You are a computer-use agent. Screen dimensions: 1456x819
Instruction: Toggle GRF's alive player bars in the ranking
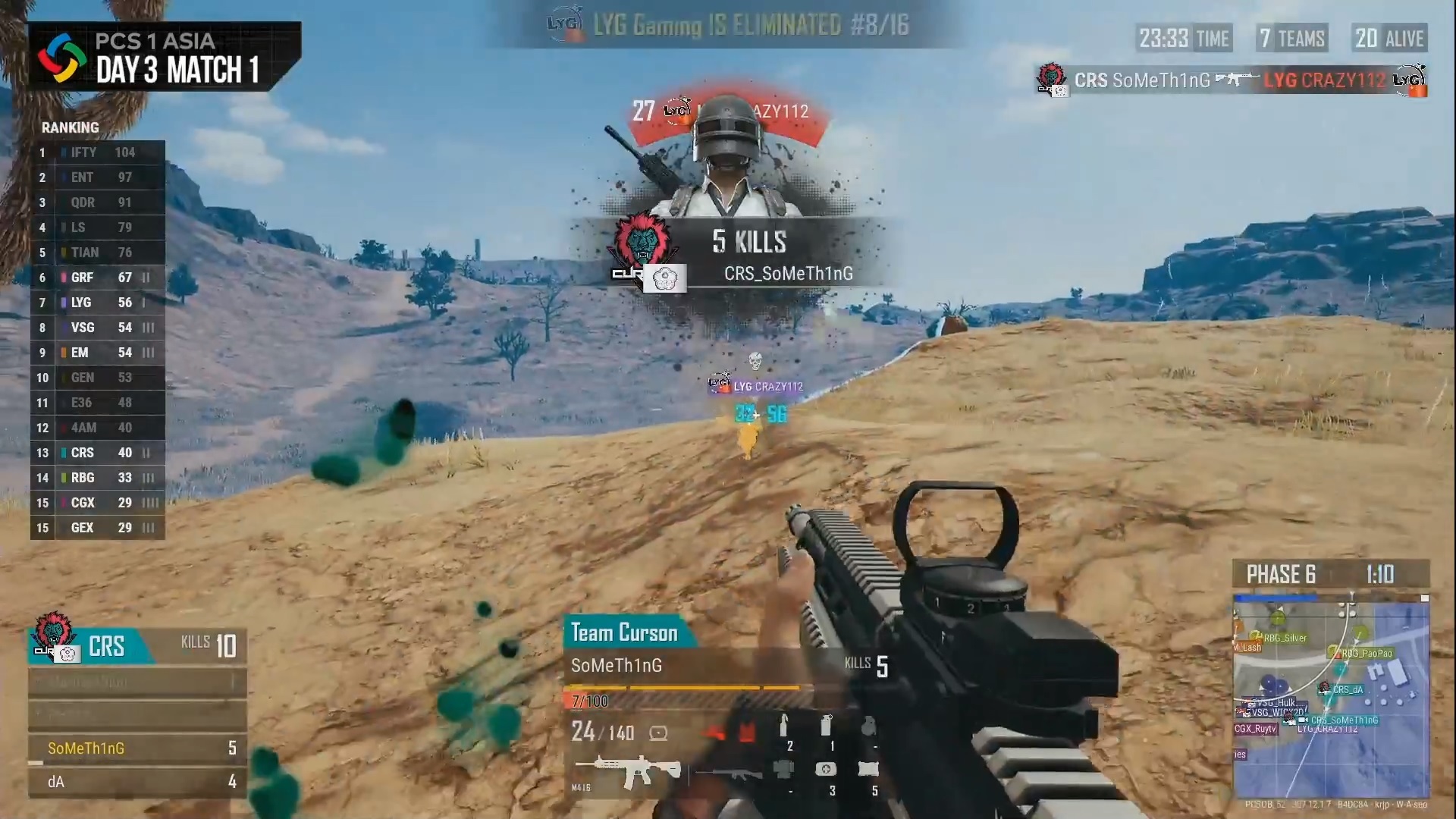146,278
